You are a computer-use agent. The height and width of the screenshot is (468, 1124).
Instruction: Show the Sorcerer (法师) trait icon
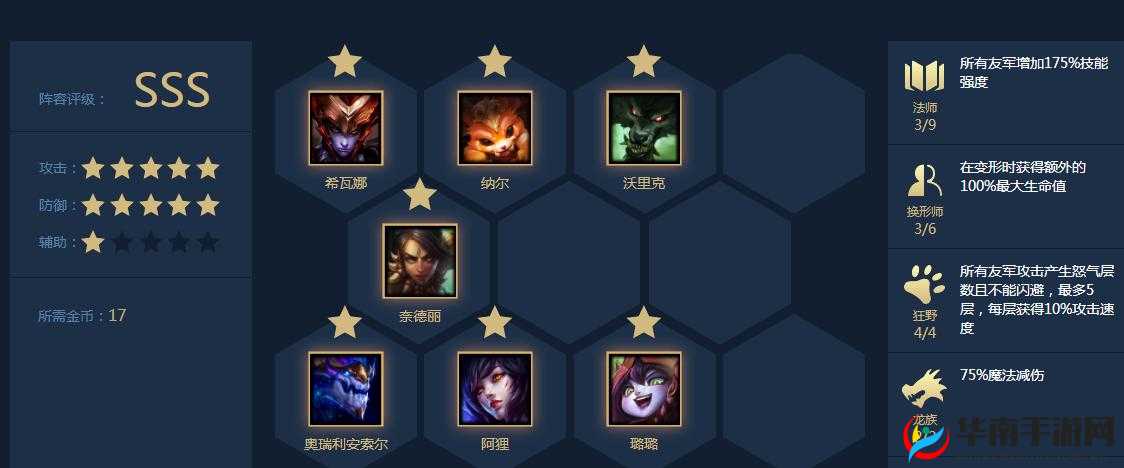[924, 77]
